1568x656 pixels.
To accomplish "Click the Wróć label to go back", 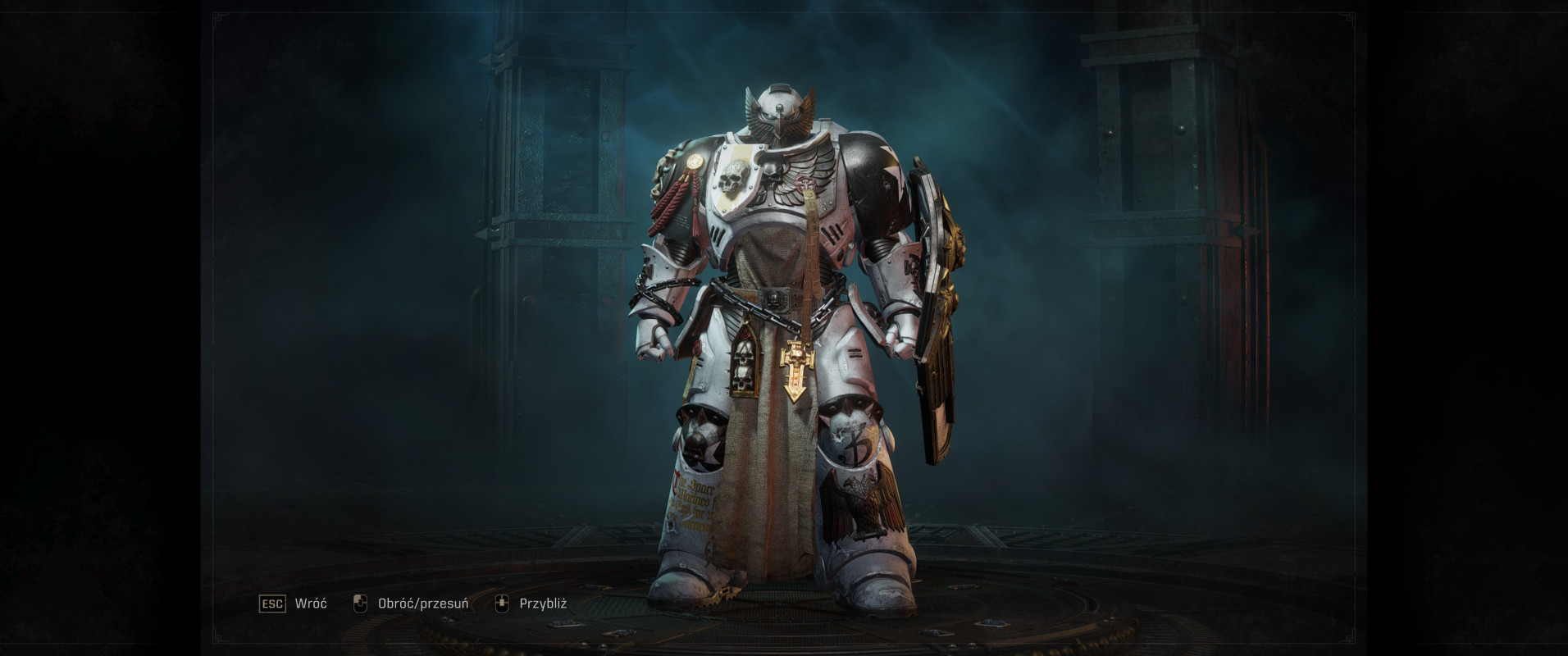I will [x=309, y=602].
